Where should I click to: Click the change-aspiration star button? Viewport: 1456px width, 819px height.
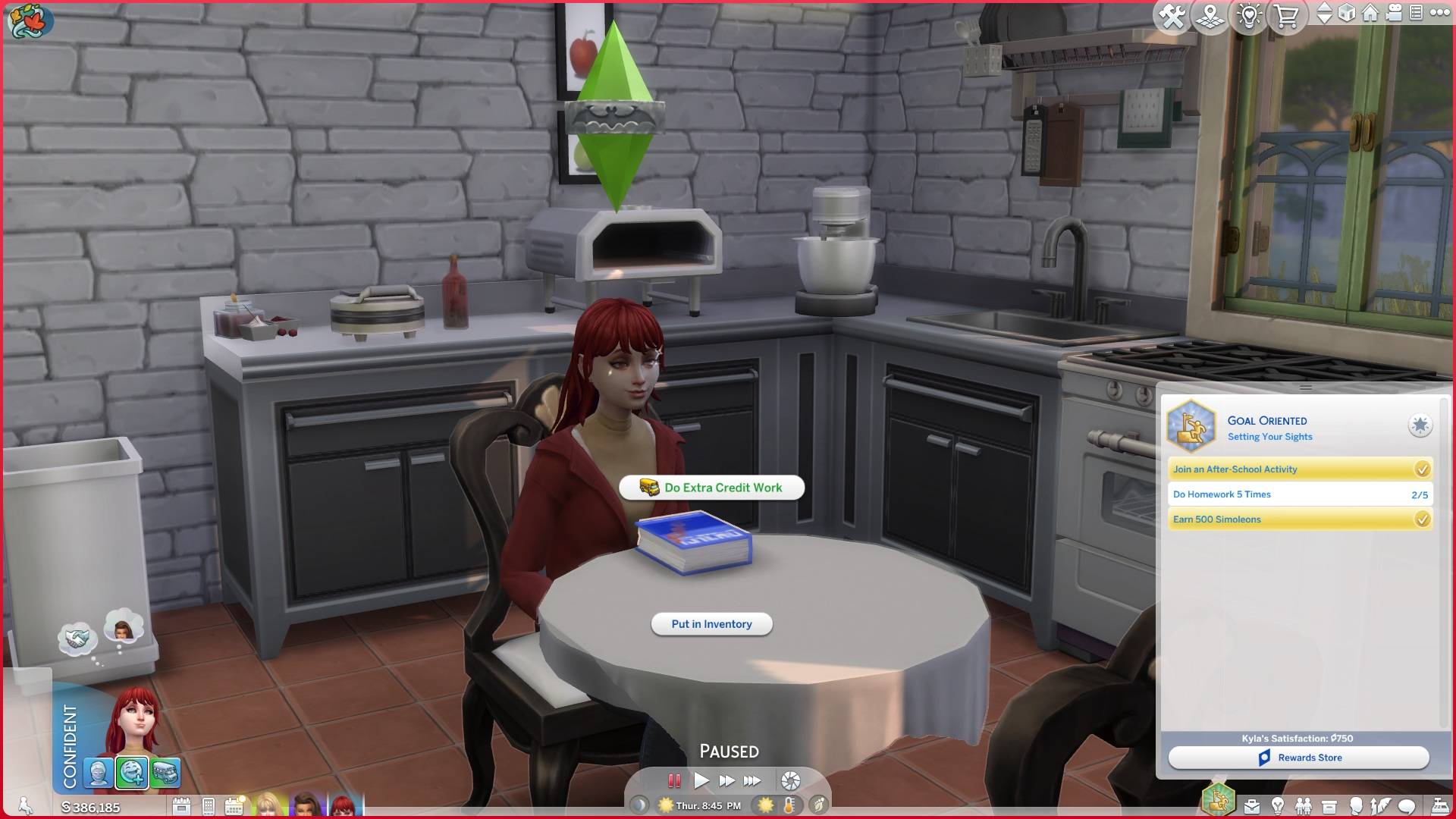pyautogui.click(x=1420, y=426)
